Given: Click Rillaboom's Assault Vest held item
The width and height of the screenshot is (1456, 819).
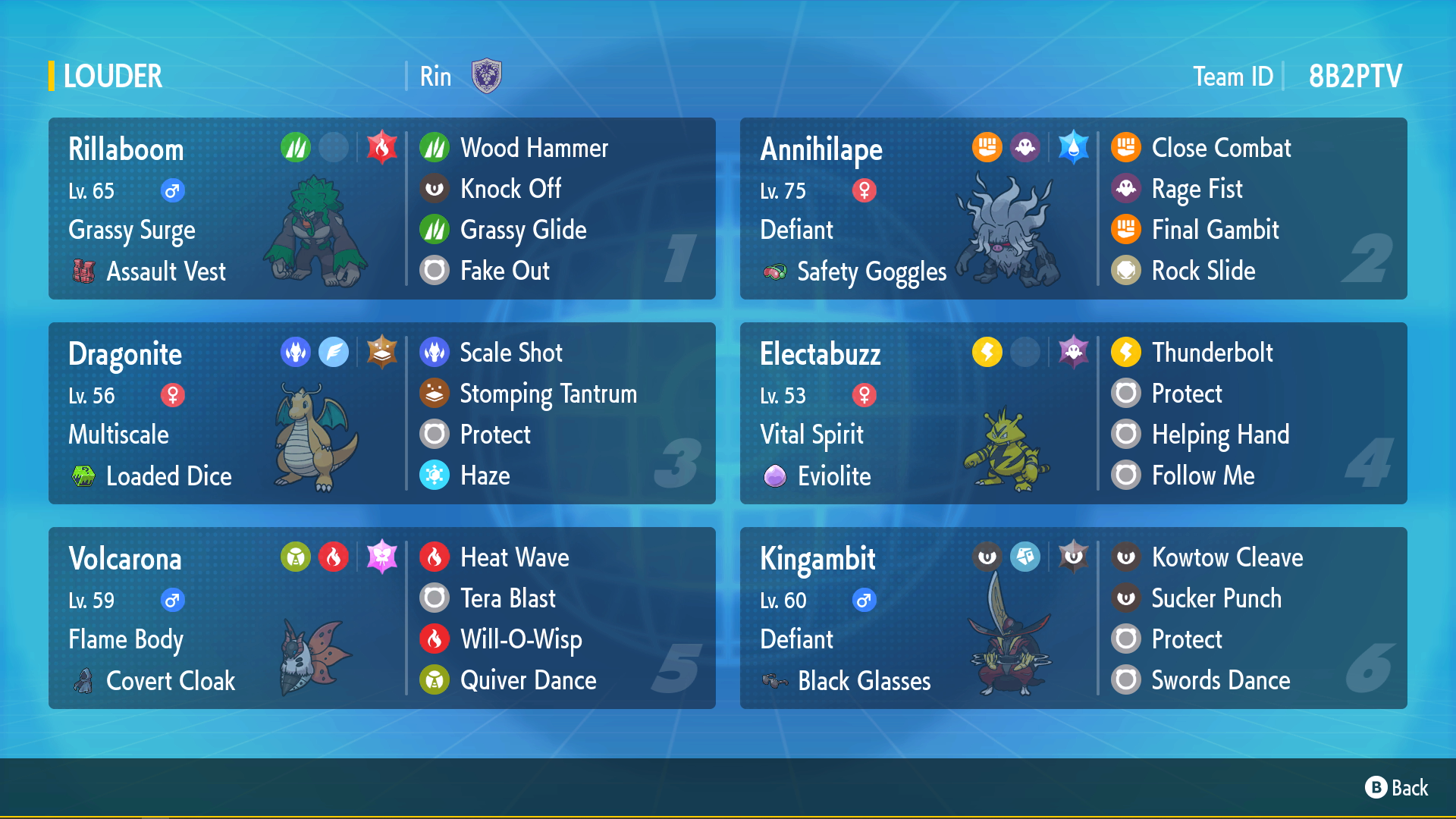Looking at the screenshot, I should (165, 271).
